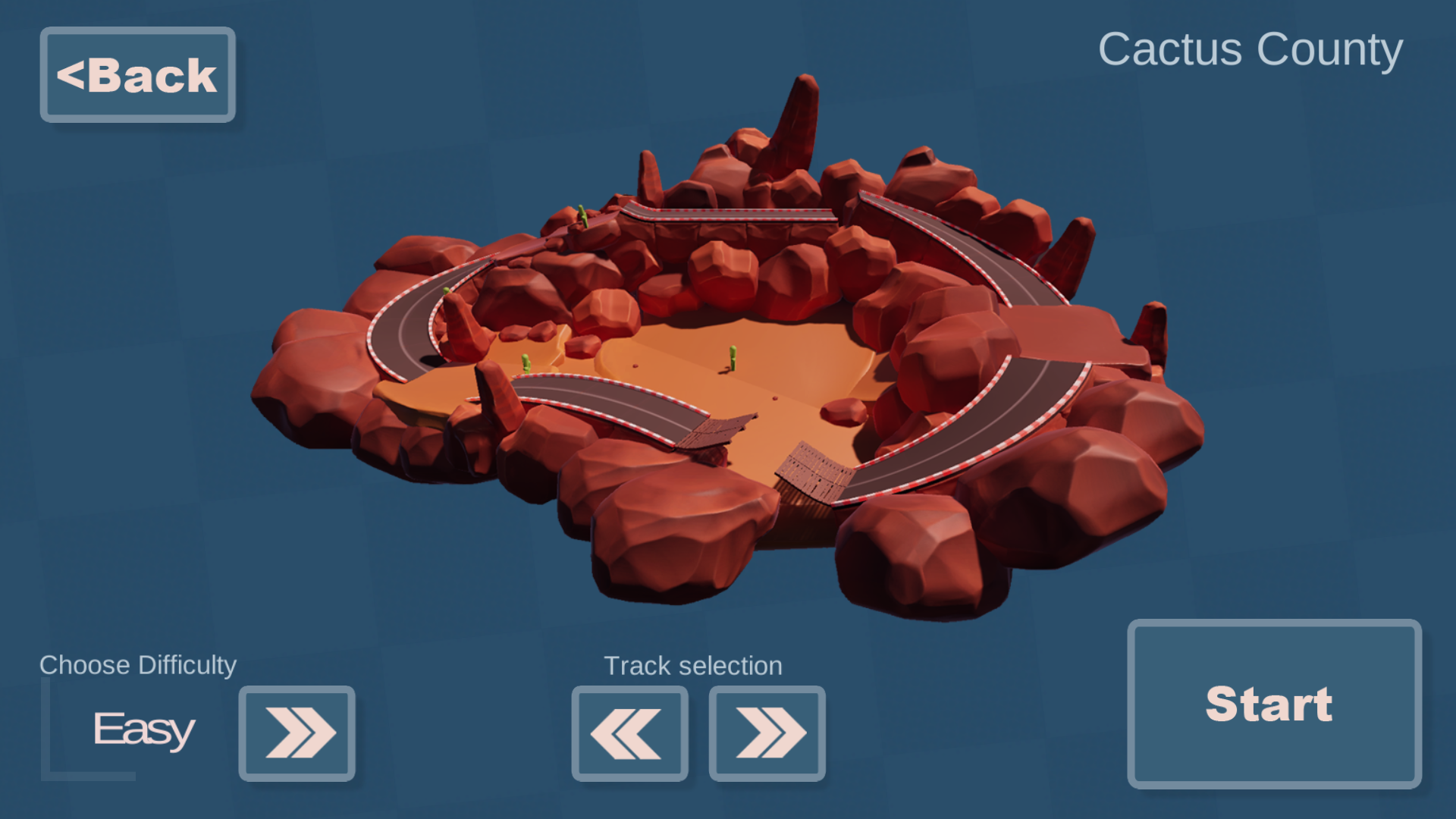1456x819 pixels.
Task: Click the Track selection label
Action: 692,666
